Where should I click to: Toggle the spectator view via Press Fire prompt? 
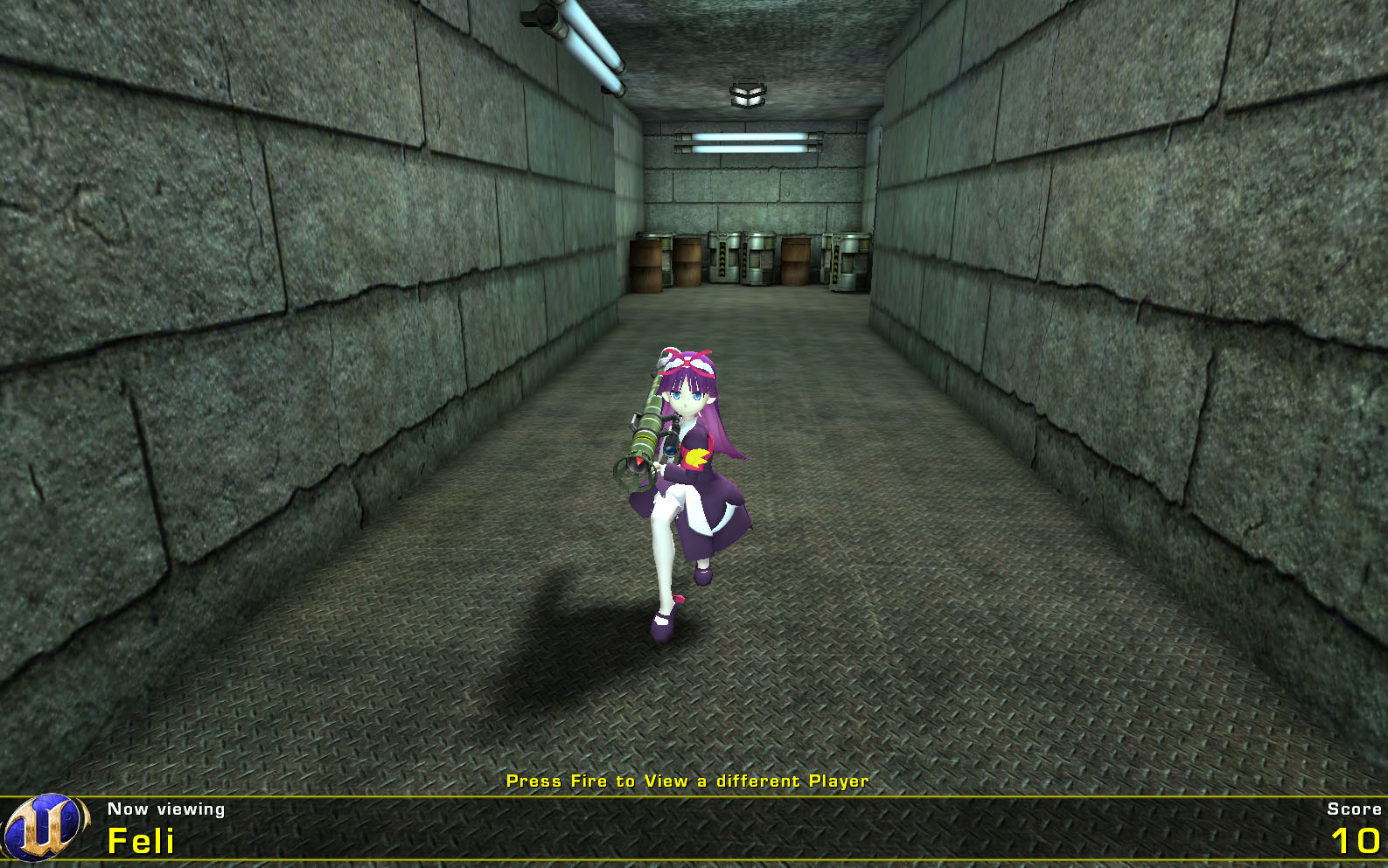coord(687,781)
